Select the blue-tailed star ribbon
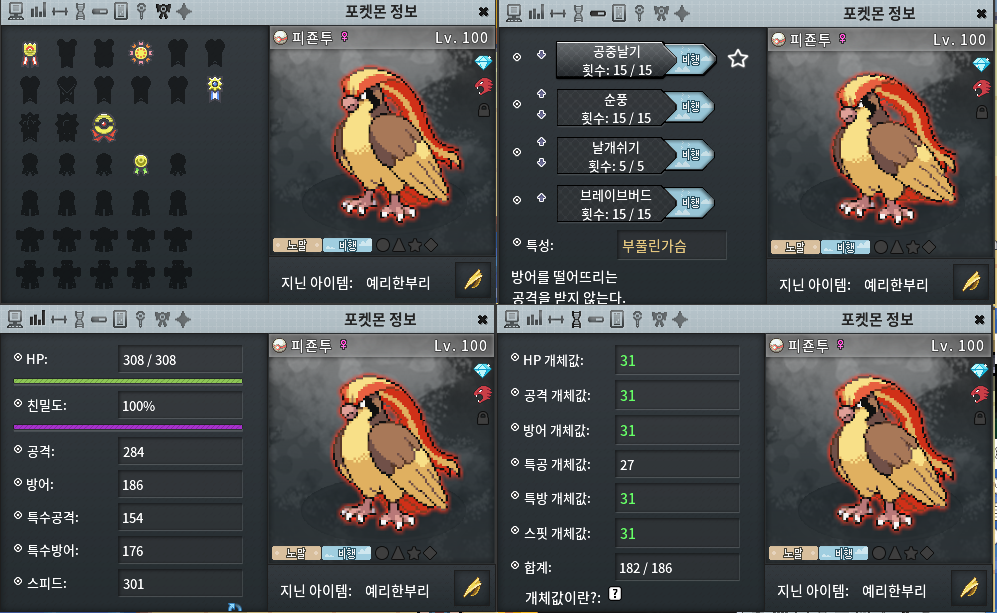 point(215,88)
